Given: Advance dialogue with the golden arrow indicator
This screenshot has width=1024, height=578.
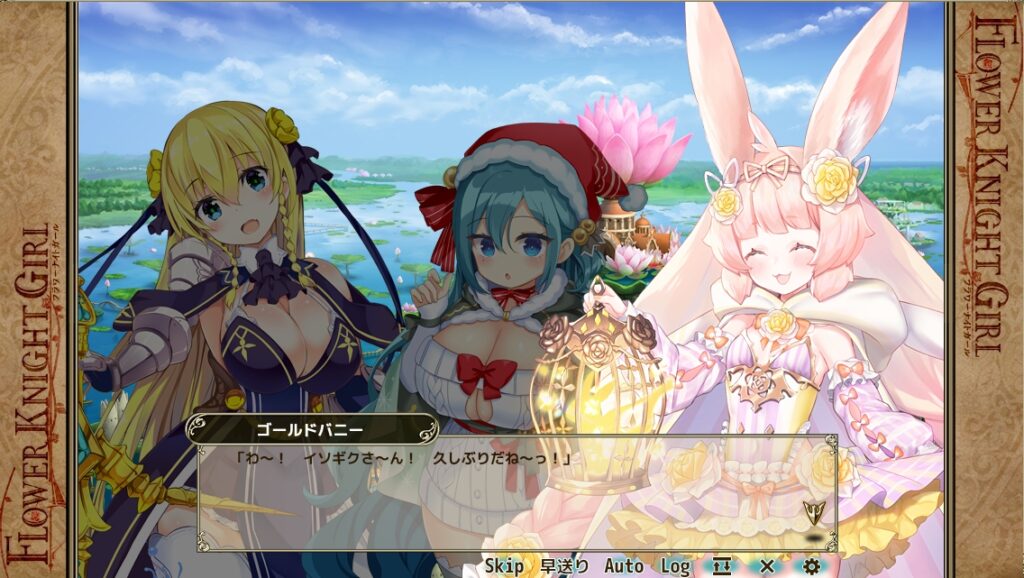Looking at the screenshot, I should coord(814,514).
